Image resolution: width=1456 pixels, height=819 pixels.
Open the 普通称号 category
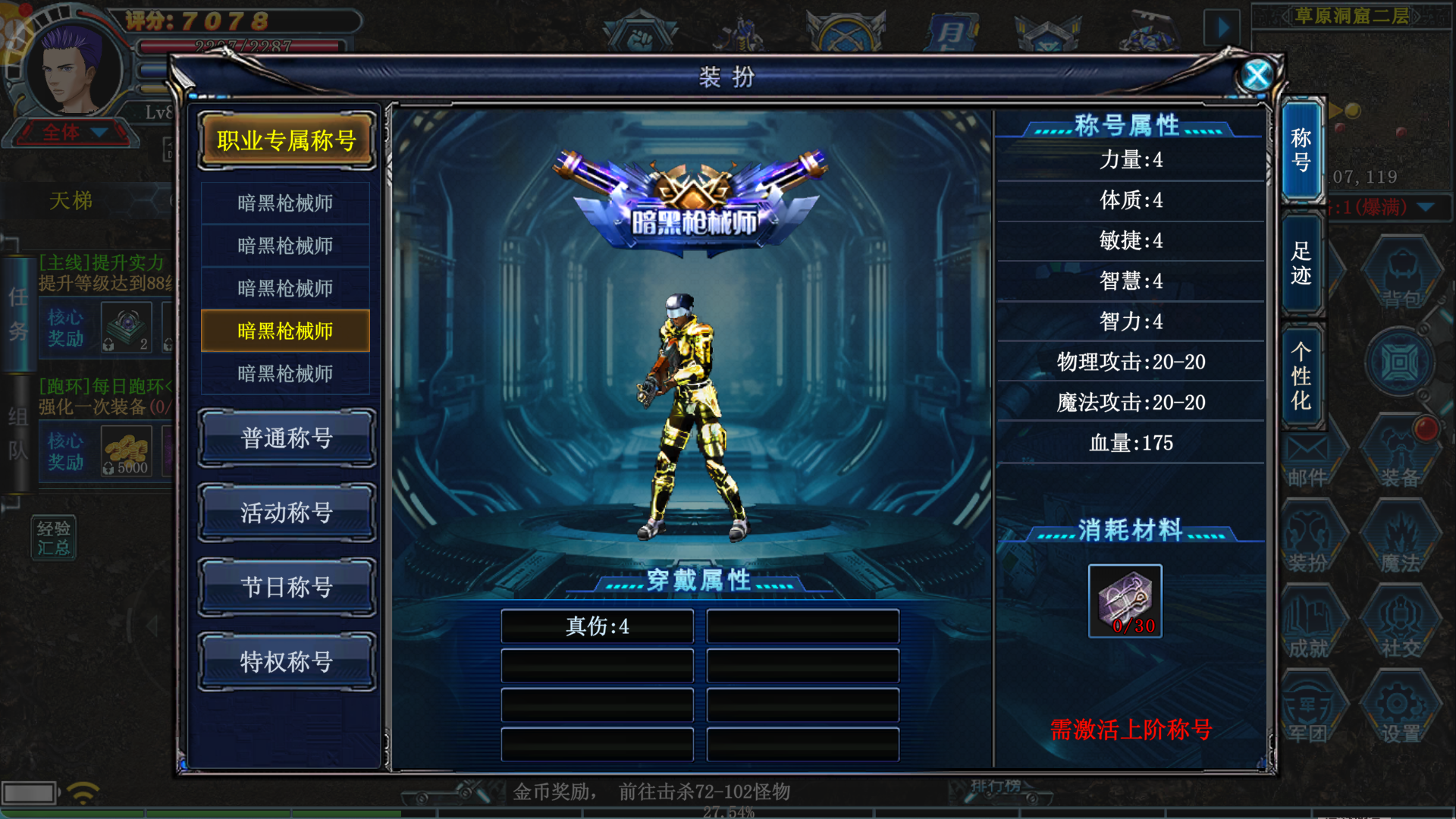pyautogui.click(x=287, y=438)
